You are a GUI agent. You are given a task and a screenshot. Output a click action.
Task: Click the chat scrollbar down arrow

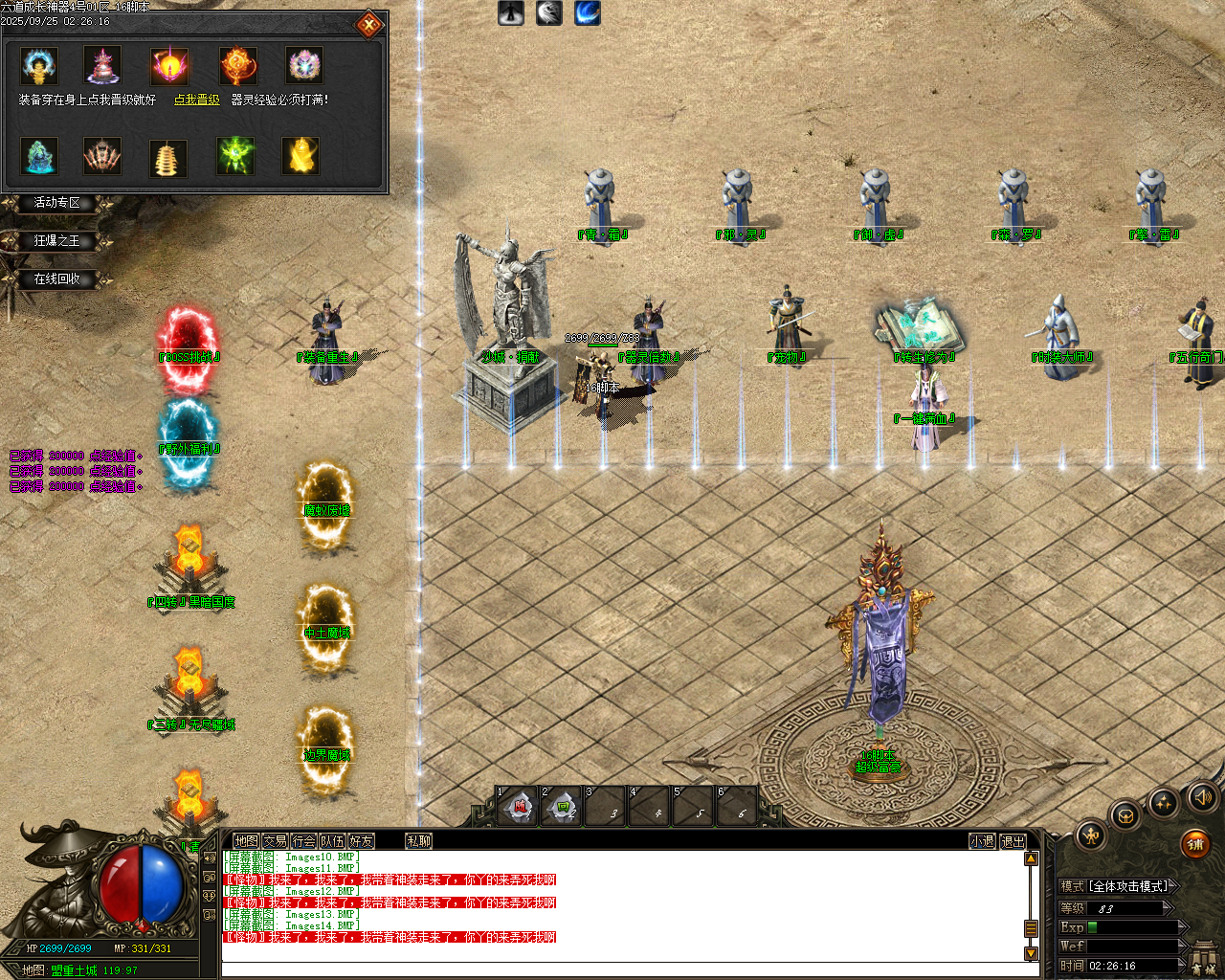pyautogui.click(x=1032, y=954)
